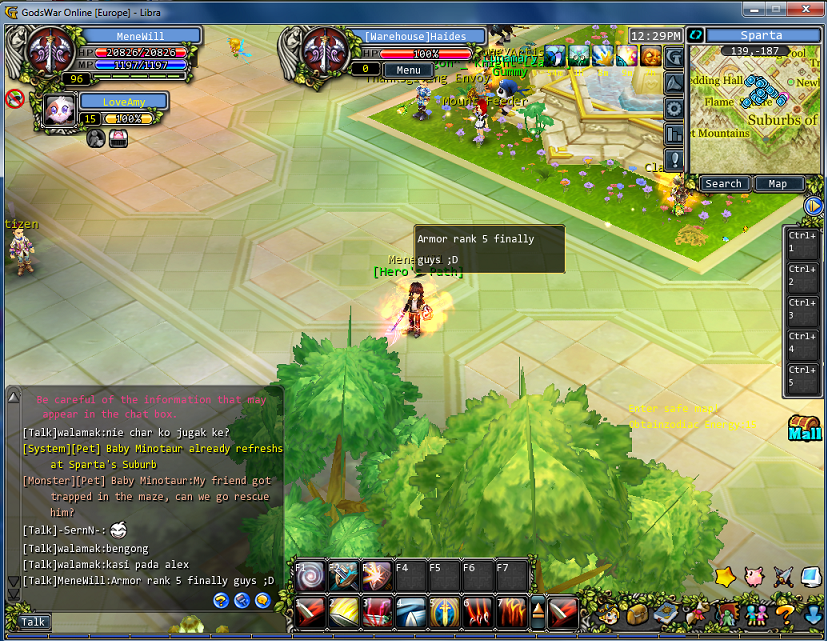Open the gear settings side button
Viewport: 827px width, 641px height.
coord(674,109)
